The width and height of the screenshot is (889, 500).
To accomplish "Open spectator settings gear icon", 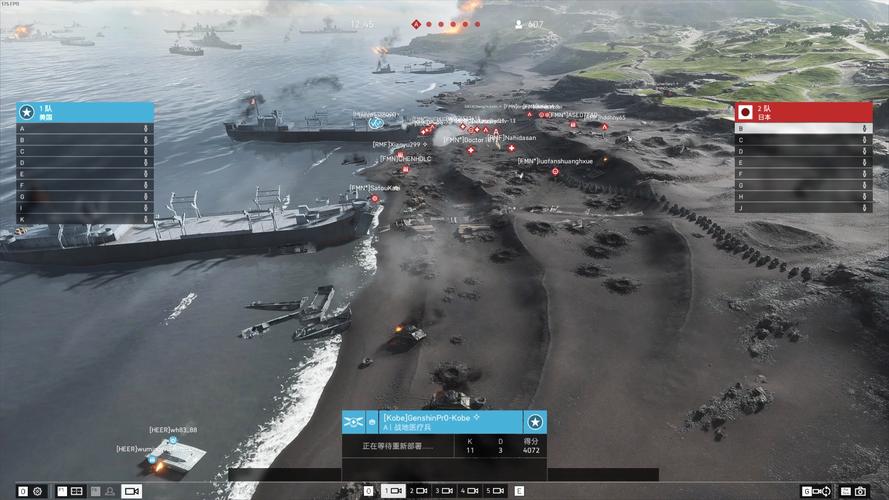I will pos(37,491).
